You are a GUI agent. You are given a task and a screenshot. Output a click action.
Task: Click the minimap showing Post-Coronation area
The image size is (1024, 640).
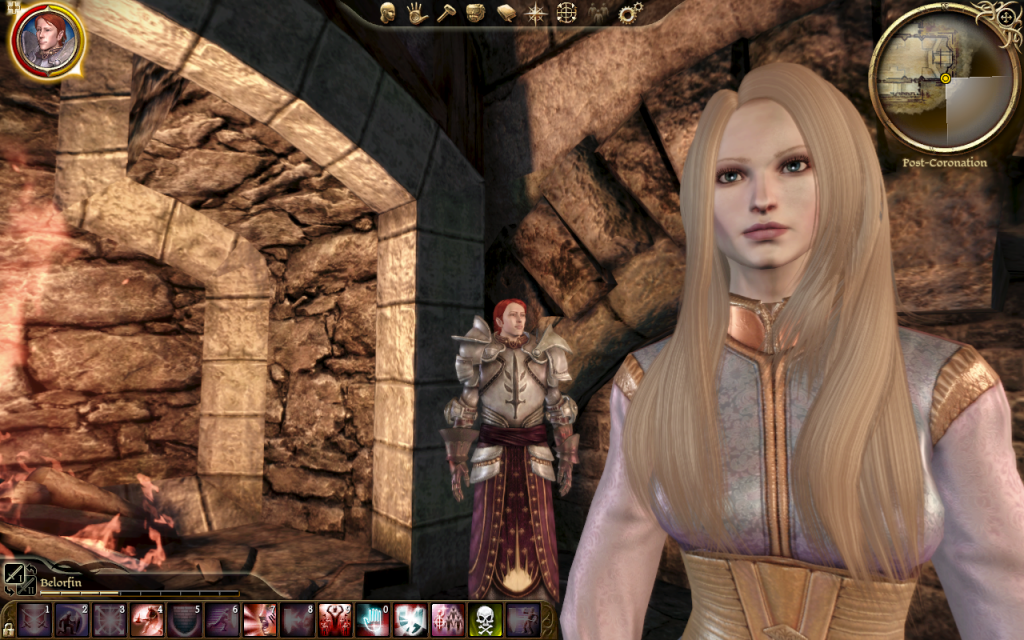coord(940,78)
